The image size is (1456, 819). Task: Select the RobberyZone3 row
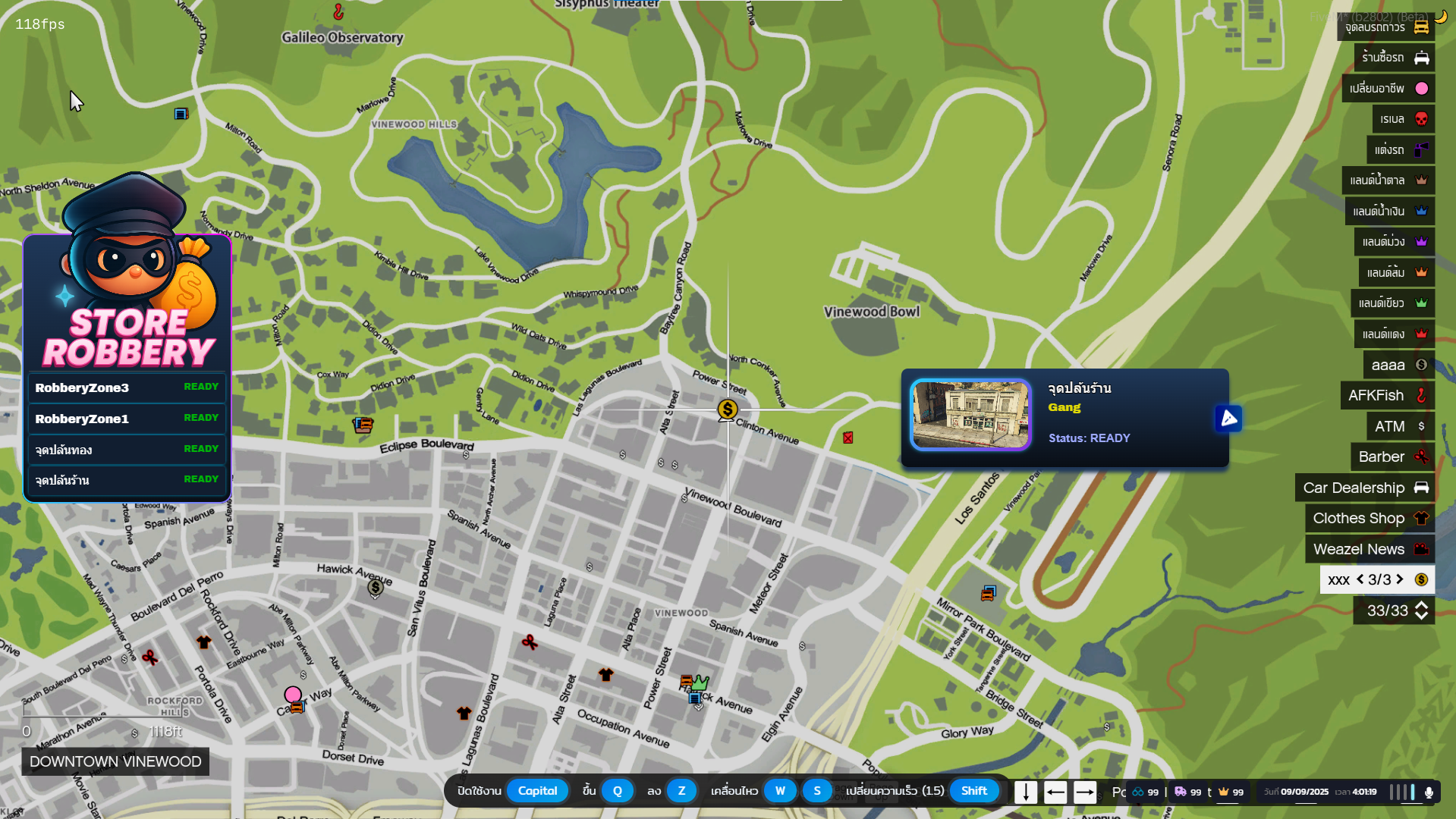click(127, 388)
